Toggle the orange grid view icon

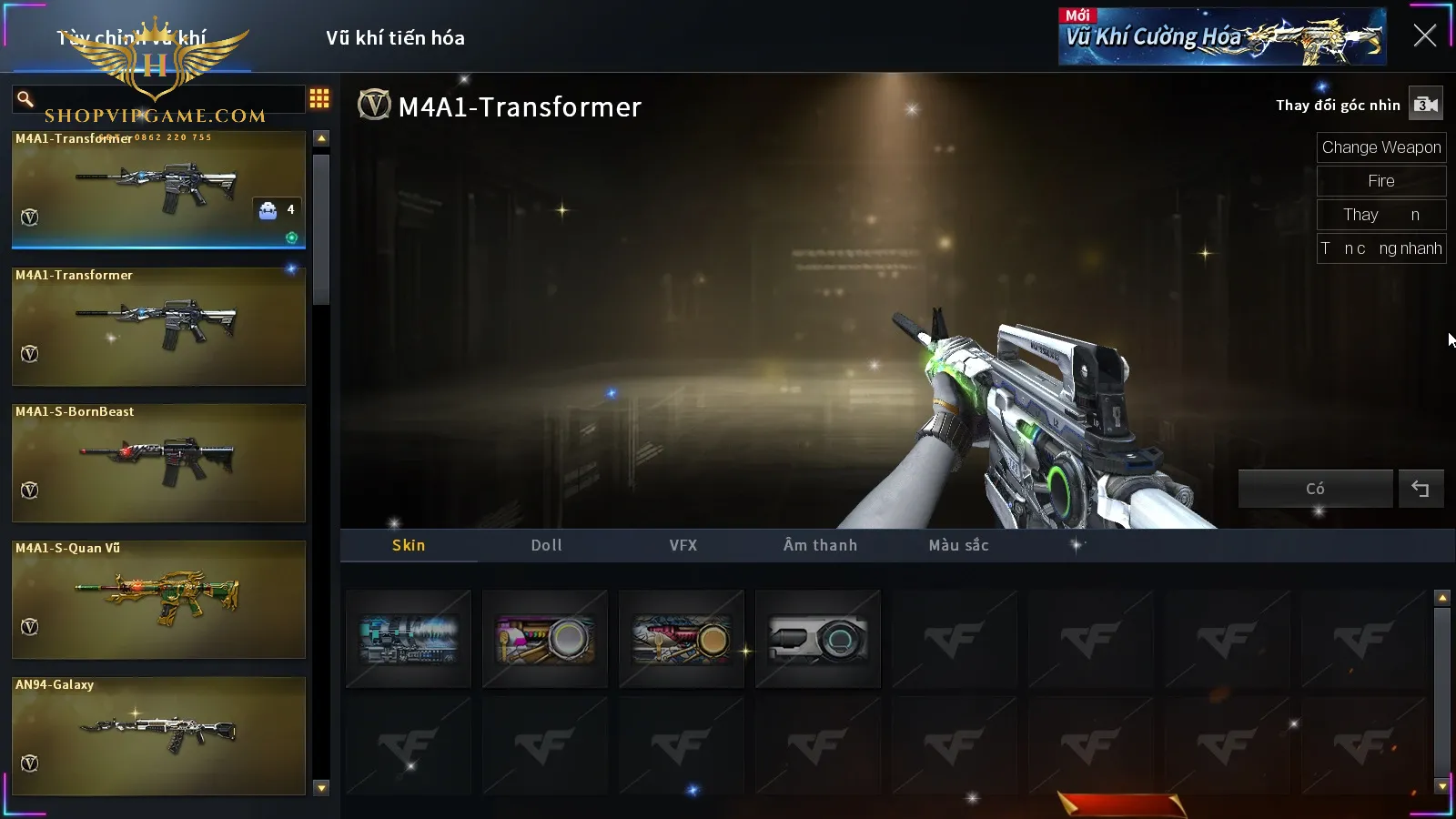click(x=319, y=98)
